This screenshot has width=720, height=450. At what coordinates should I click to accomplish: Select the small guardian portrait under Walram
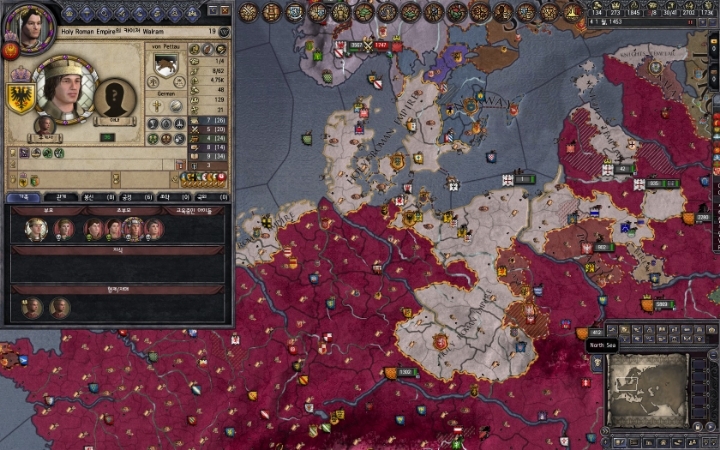[45, 125]
